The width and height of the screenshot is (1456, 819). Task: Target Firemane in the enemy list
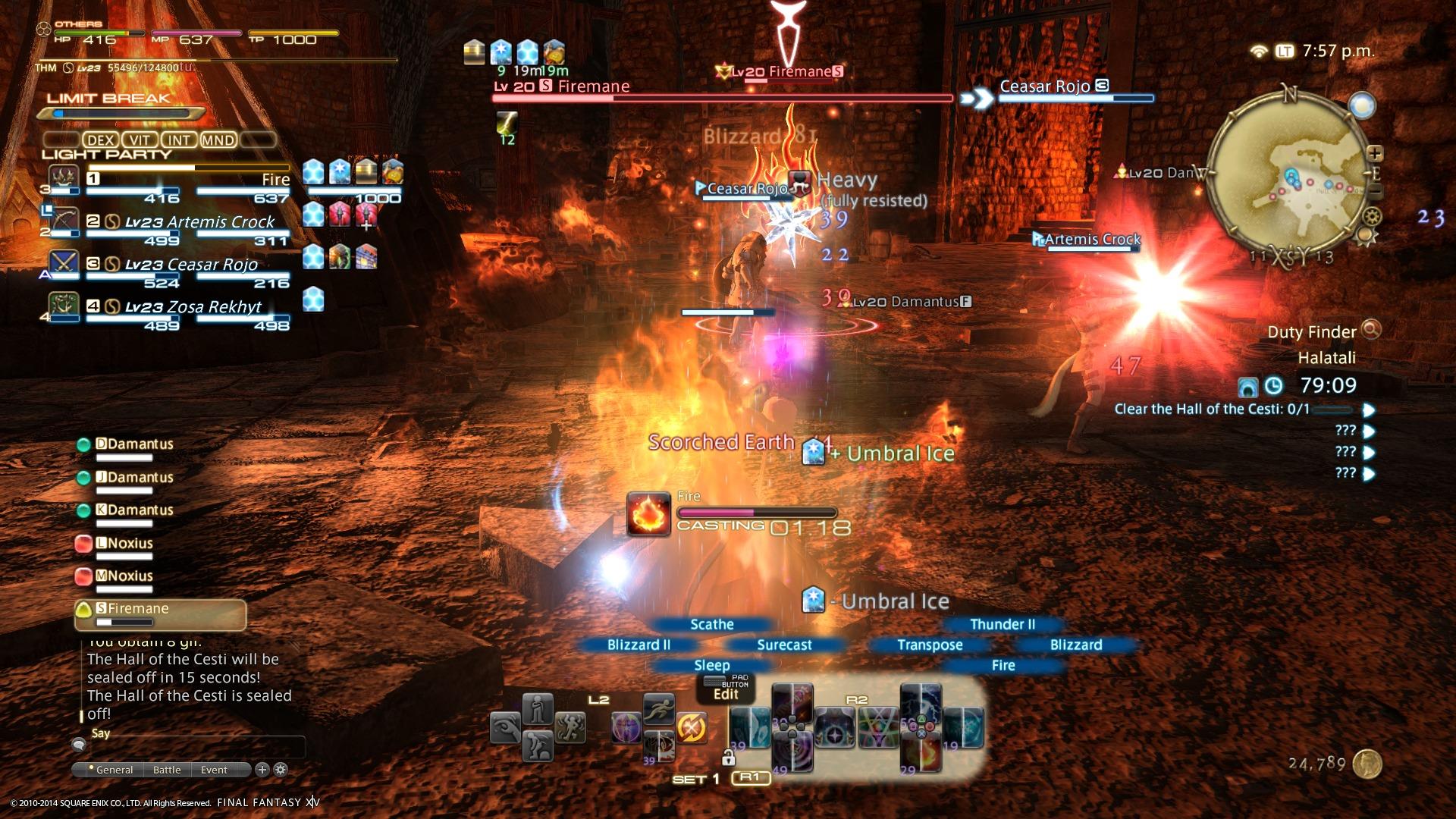(x=160, y=614)
